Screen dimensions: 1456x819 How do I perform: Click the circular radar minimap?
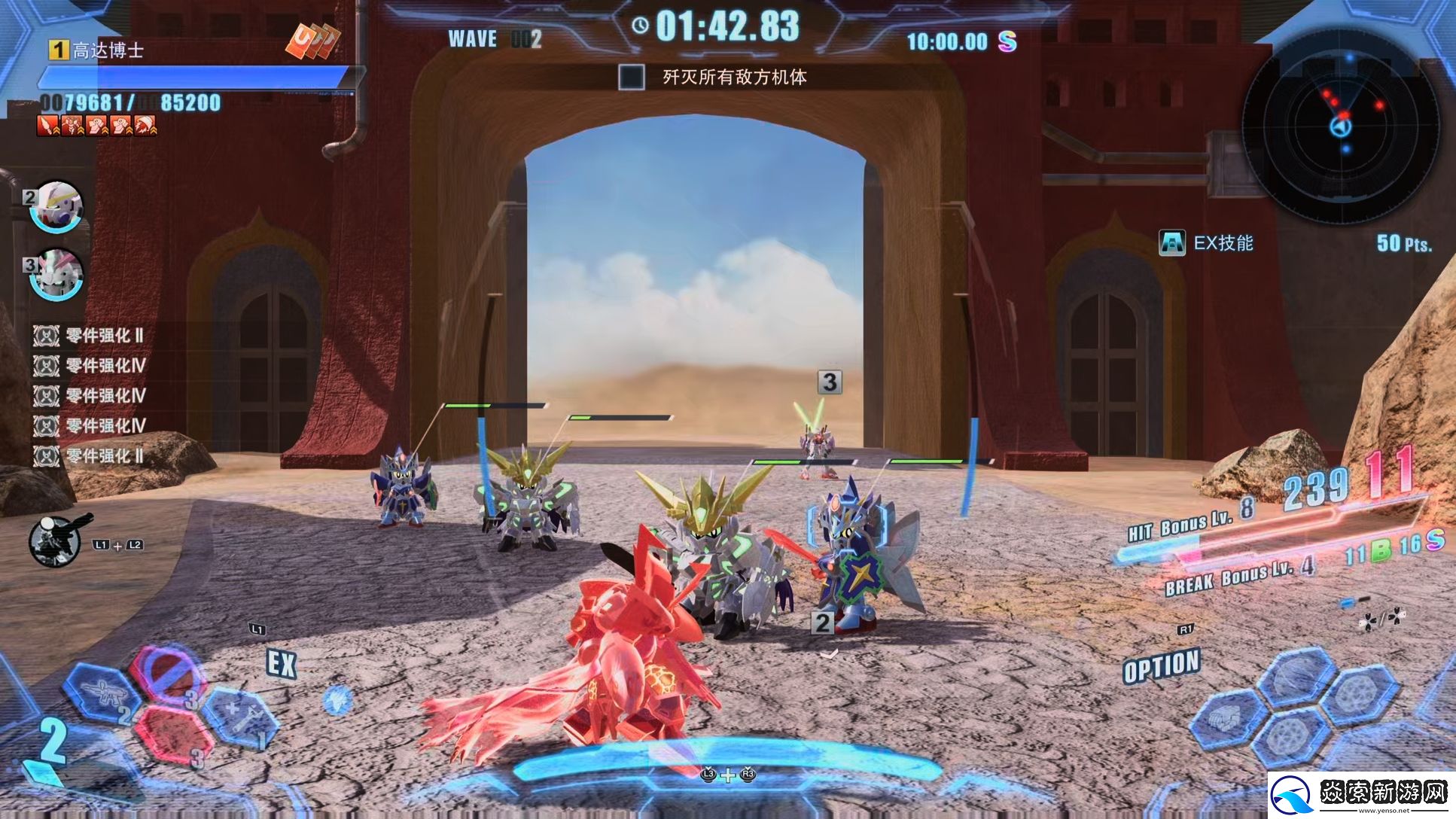click(1341, 125)
